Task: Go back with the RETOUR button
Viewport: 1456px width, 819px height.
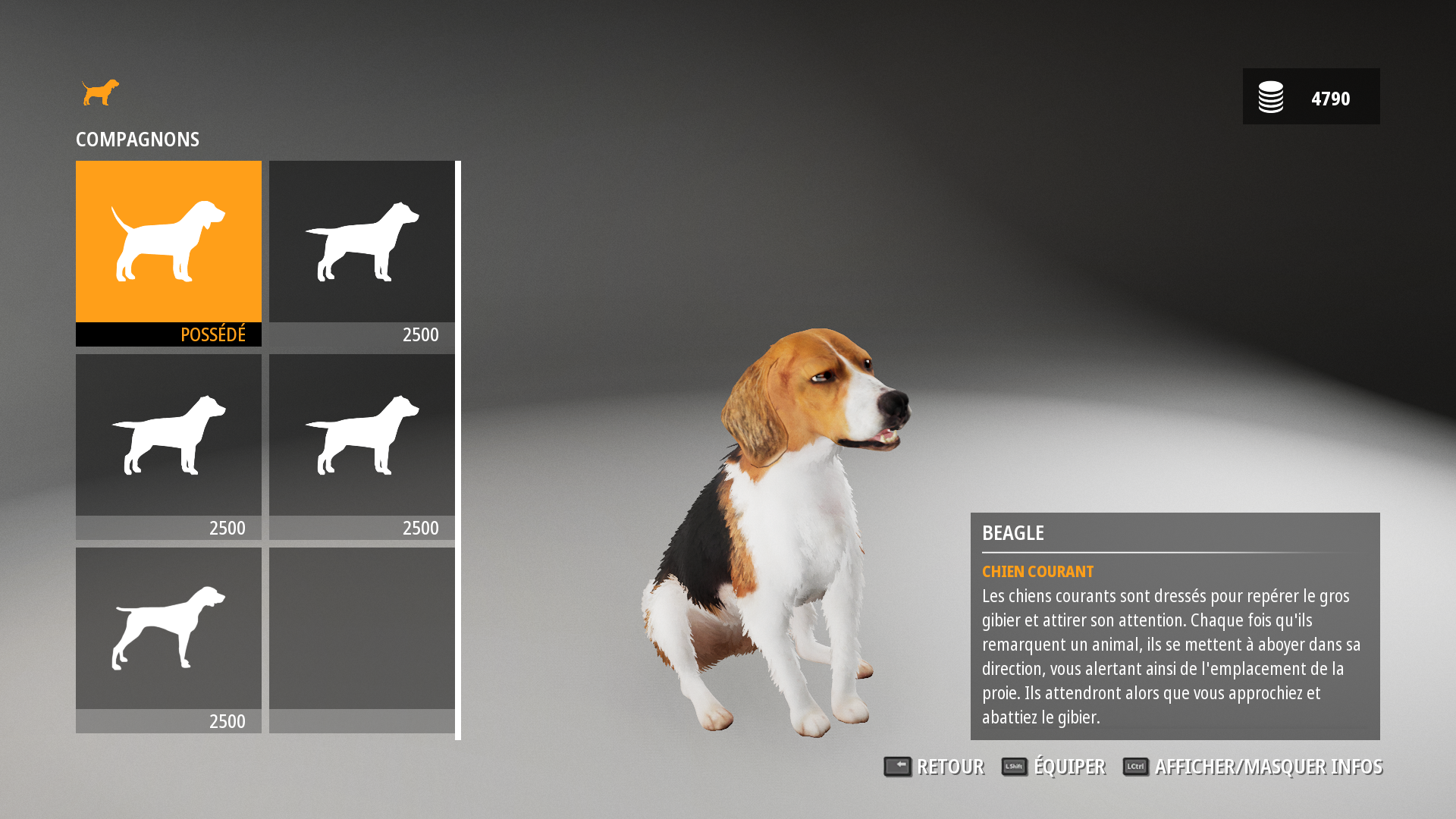Action: tap(934, 767)
